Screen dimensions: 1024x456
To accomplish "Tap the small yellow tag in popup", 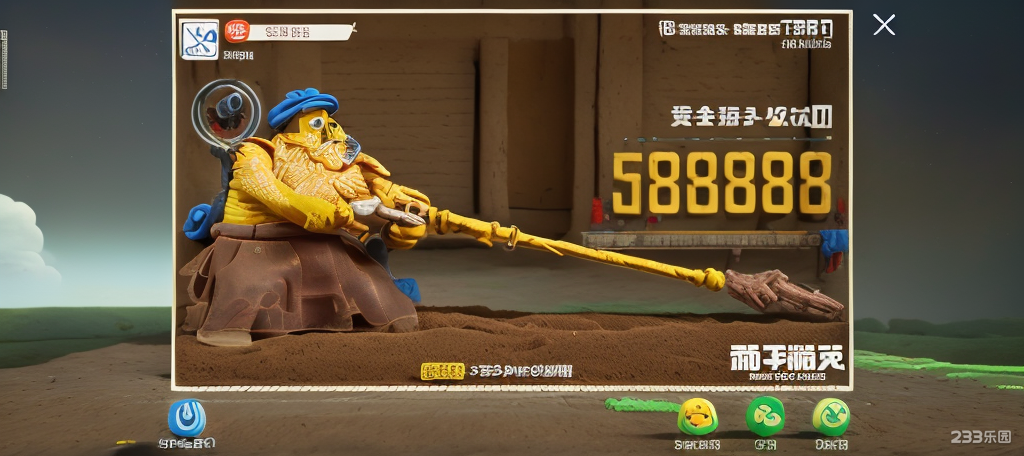I will pyautogui.click(x=442, y=371).
